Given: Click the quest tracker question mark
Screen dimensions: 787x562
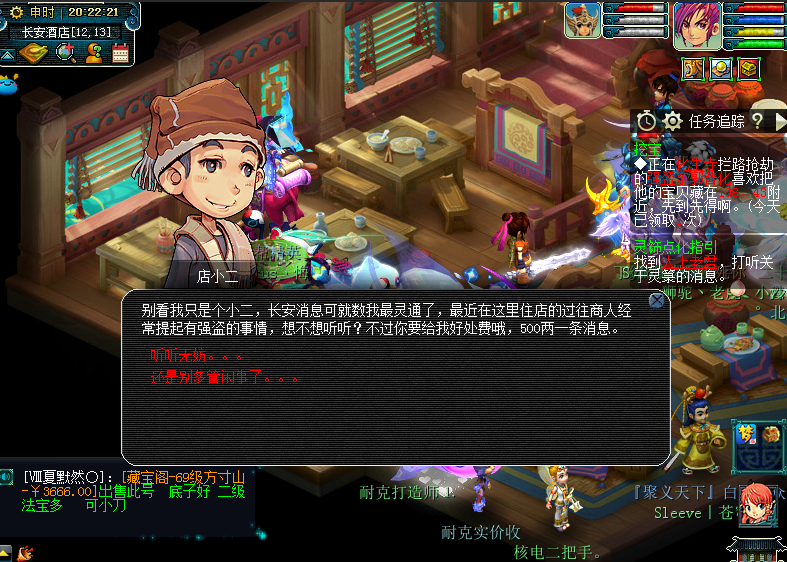Looking at the screenshot, I should 757,121.
